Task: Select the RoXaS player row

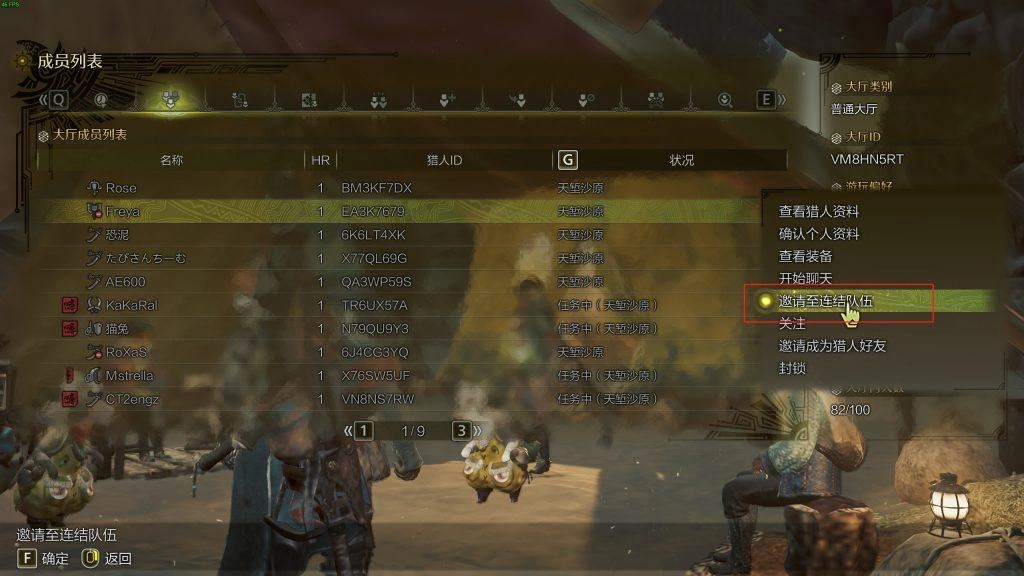Action: (127, 352)
